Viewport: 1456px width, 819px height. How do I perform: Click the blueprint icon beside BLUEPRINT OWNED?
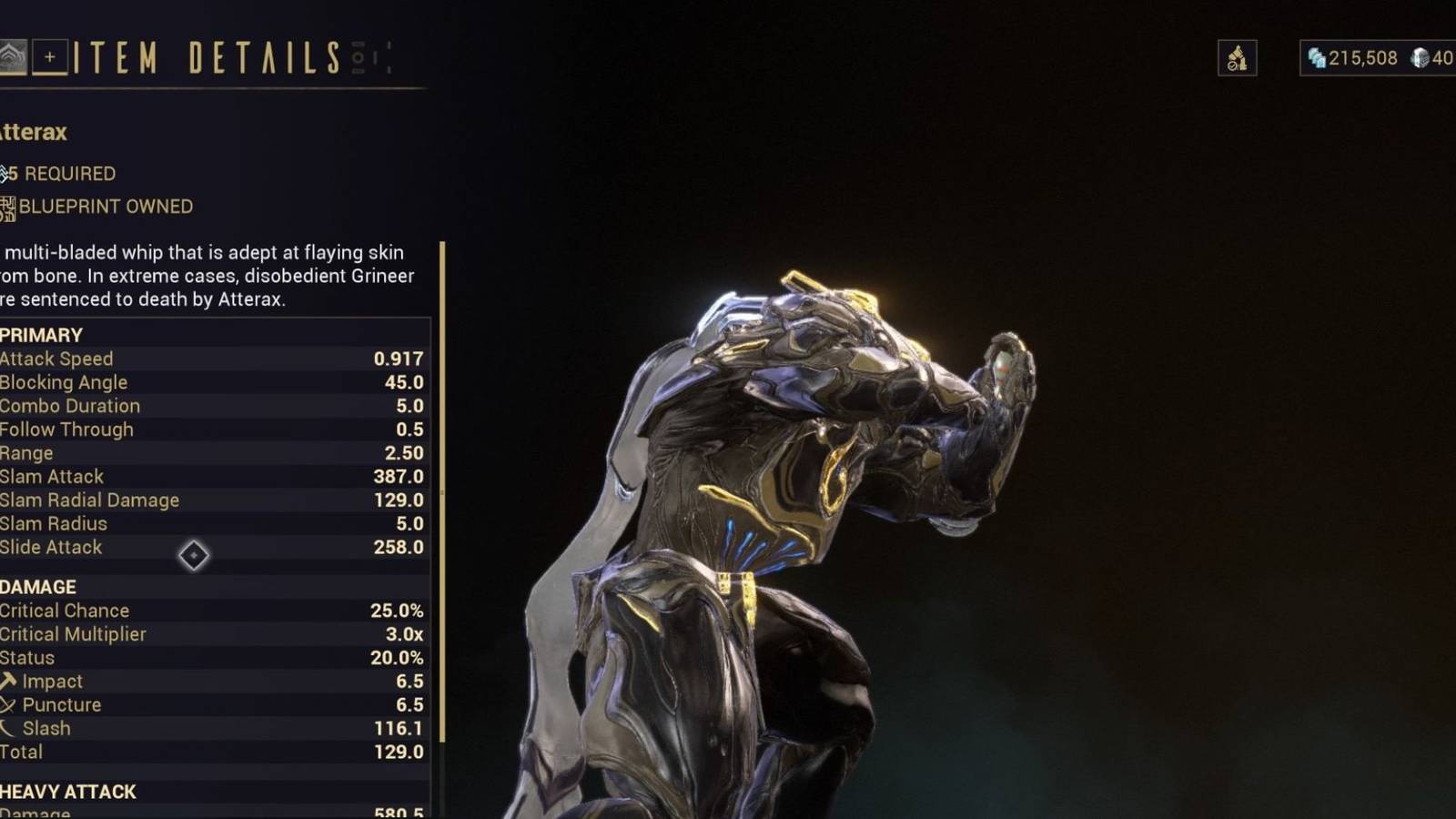click(x=6, y=207)
